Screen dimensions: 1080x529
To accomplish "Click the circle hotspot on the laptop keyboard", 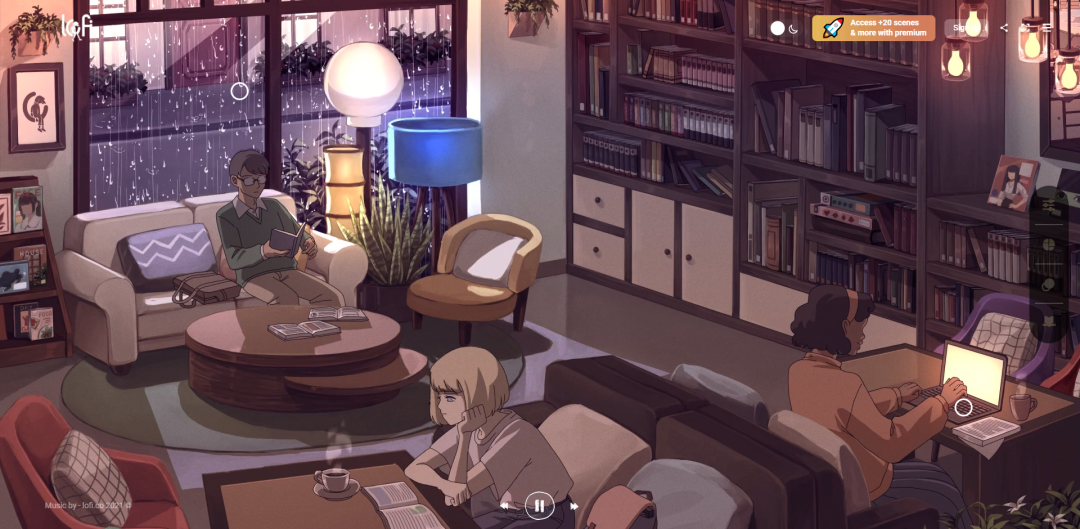I will coord(963,407).
